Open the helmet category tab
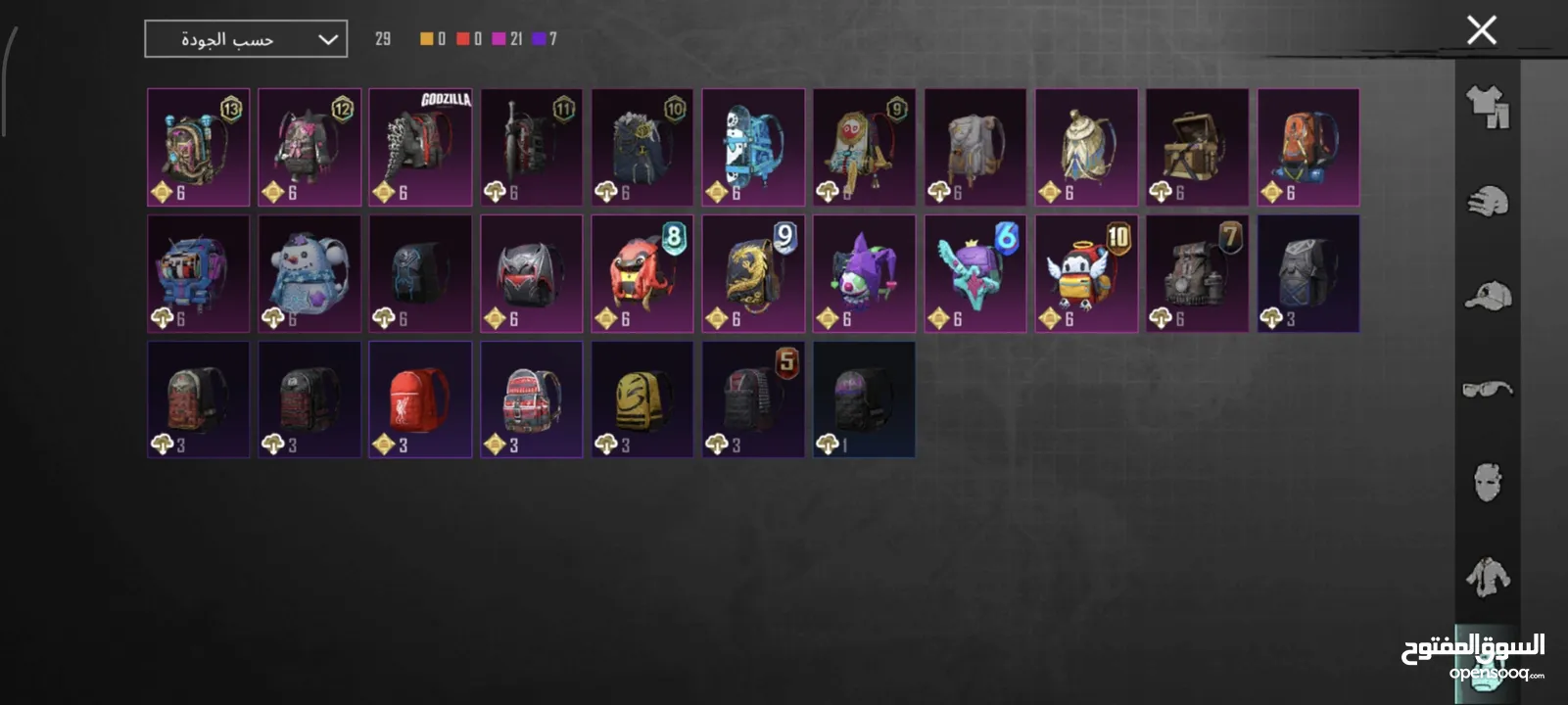Image resolution: width=1568 pixels, height=705 pixels. [x=1488, y=202]
